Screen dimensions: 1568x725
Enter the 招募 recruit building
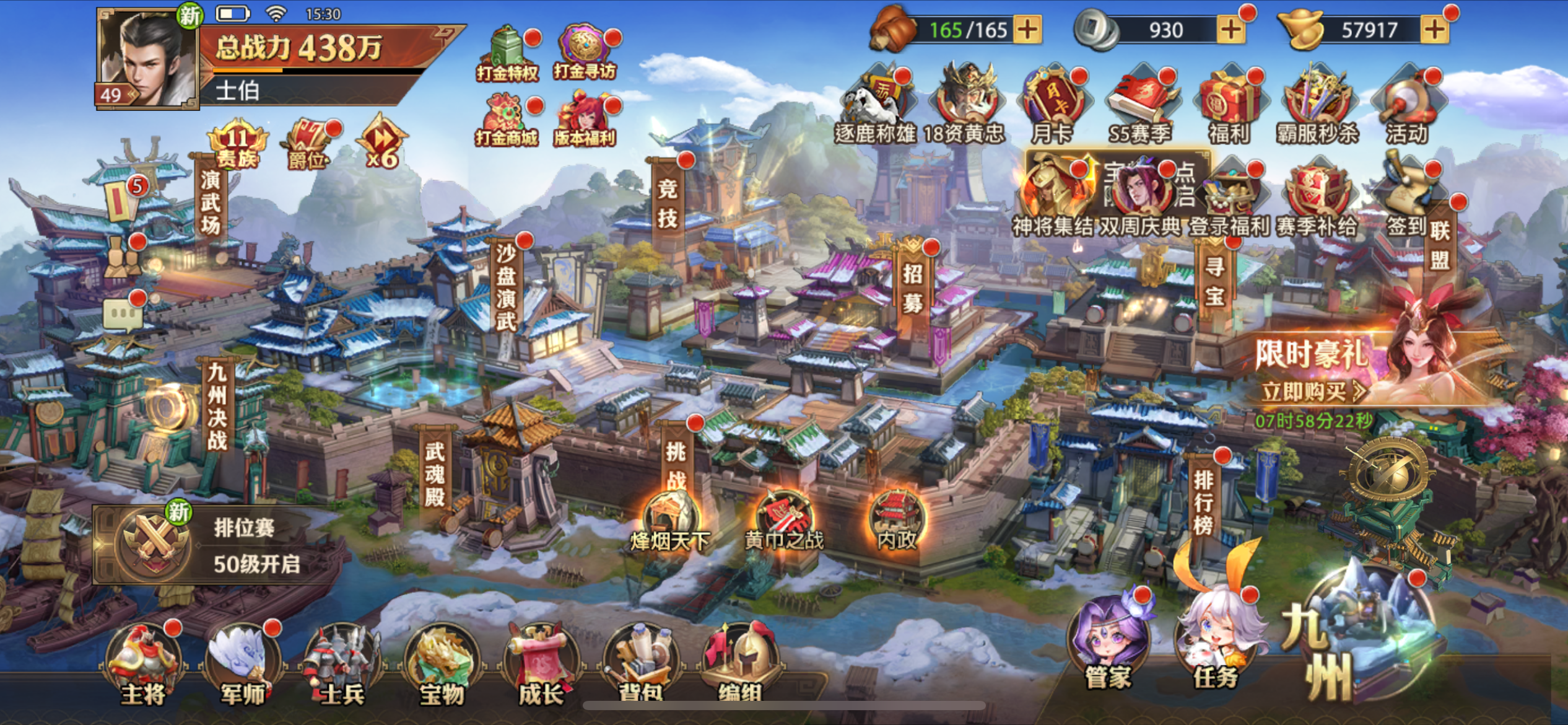912,288
